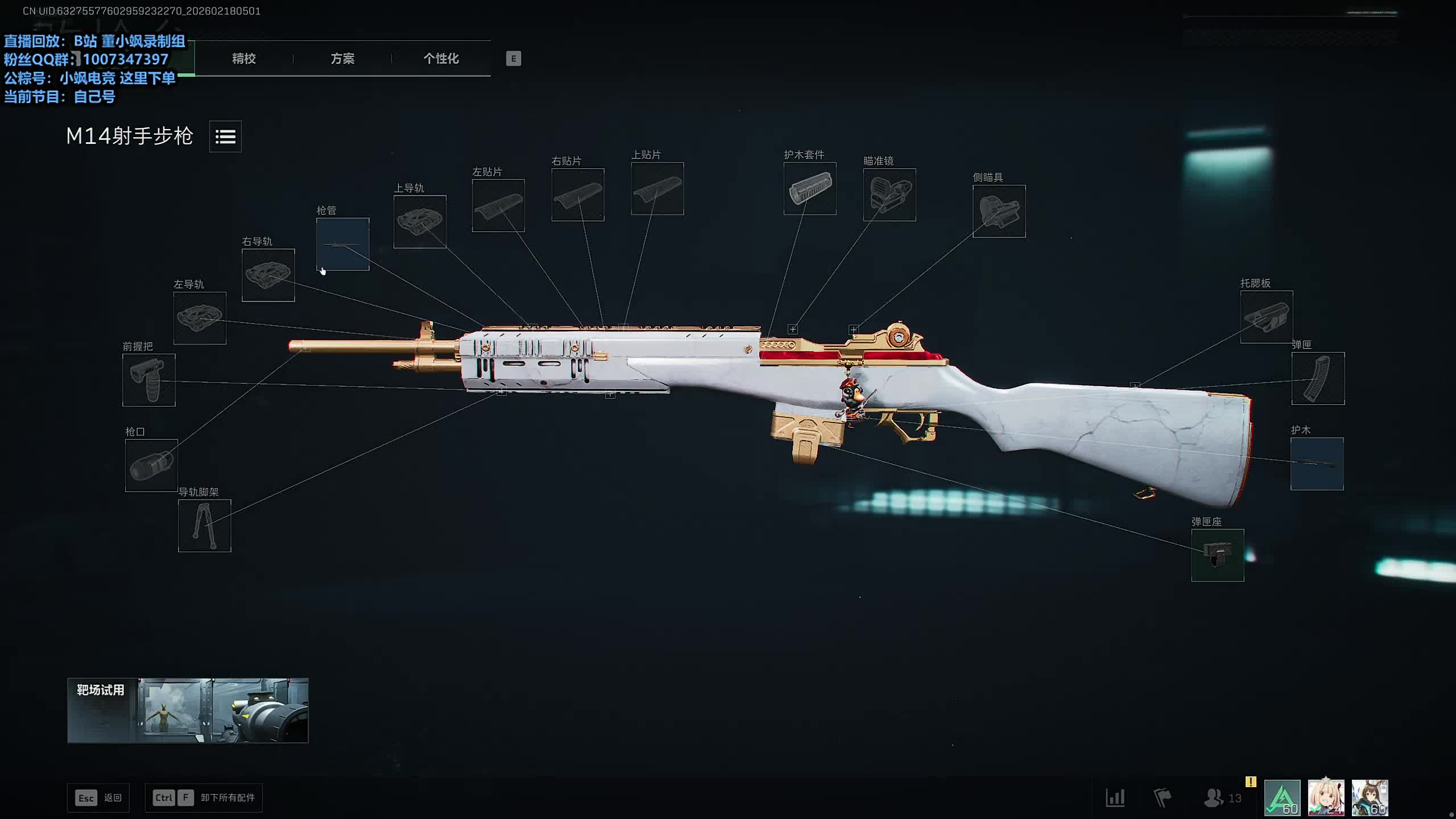Start the 靶场试用 firing range trial

pos(188,710)
